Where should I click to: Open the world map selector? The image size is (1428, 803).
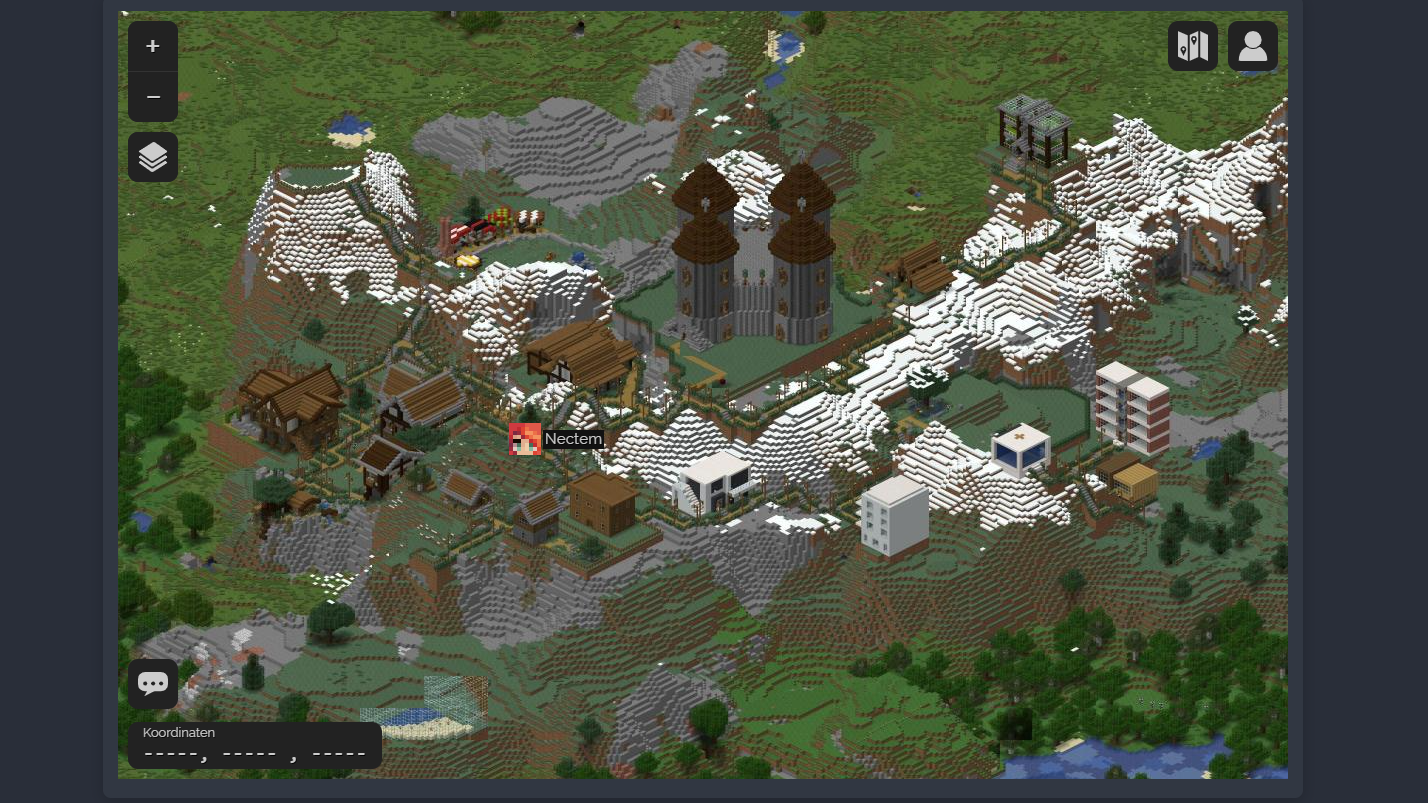coord(1193,46)
